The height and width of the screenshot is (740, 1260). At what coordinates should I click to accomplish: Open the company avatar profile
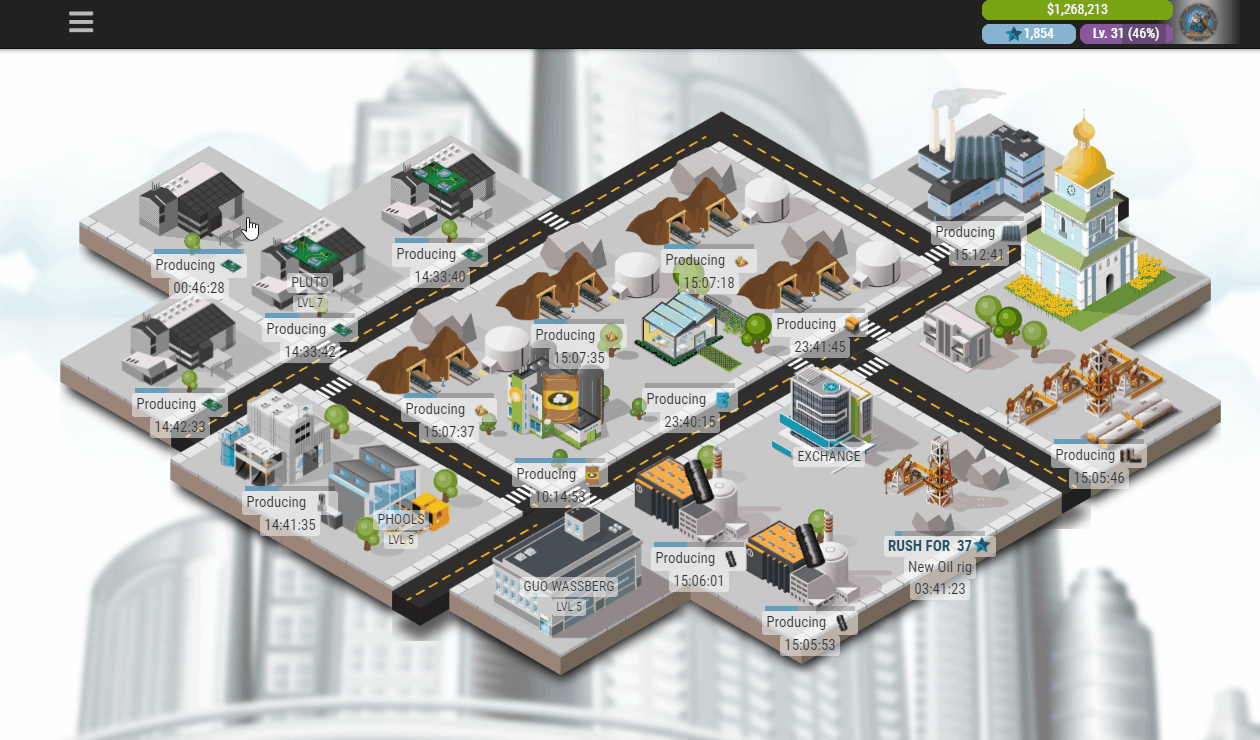[1197, 22]
